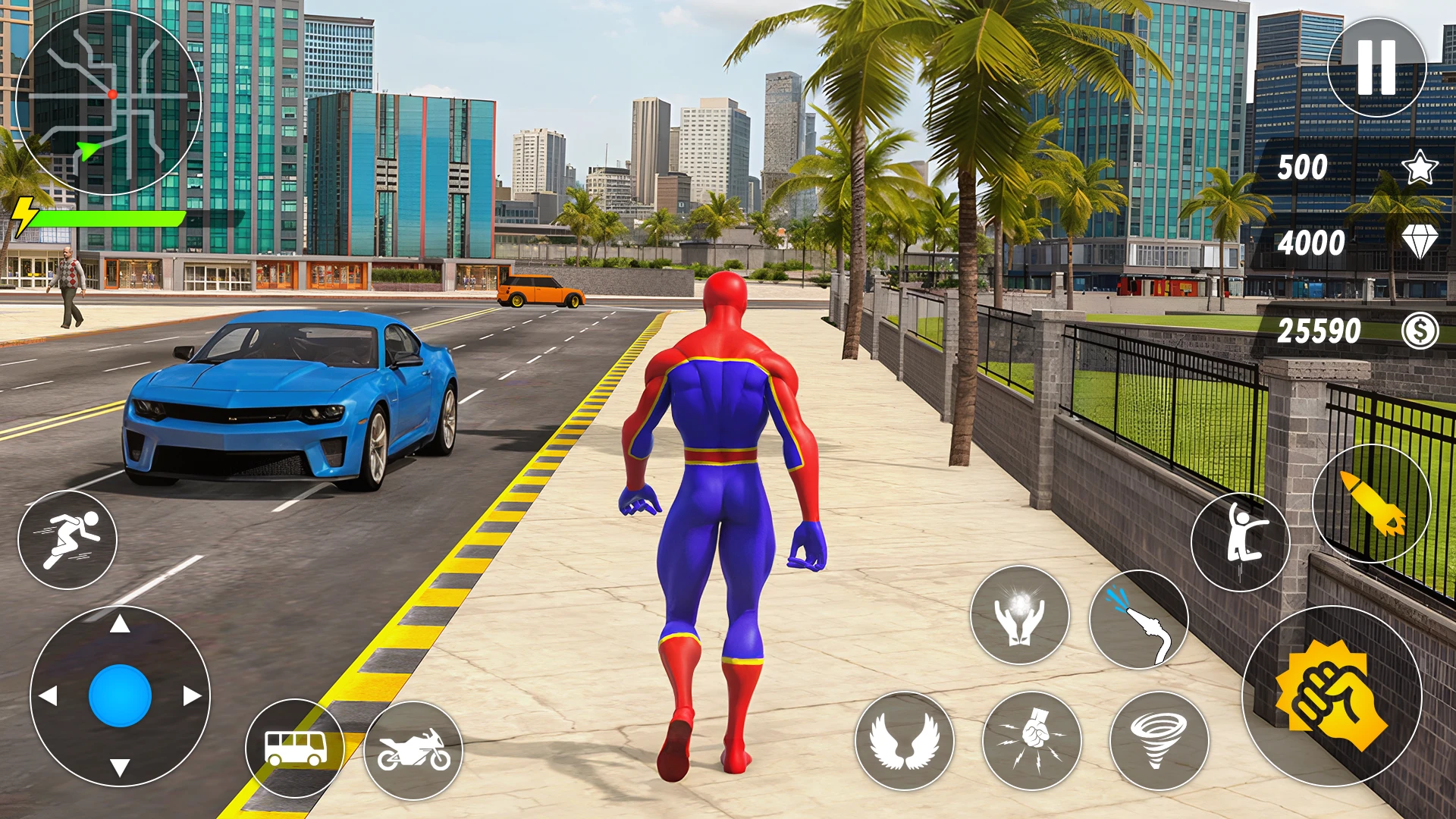1456x819 pixels.
Task: Call the bus vehicle
Action: [295, 748]
